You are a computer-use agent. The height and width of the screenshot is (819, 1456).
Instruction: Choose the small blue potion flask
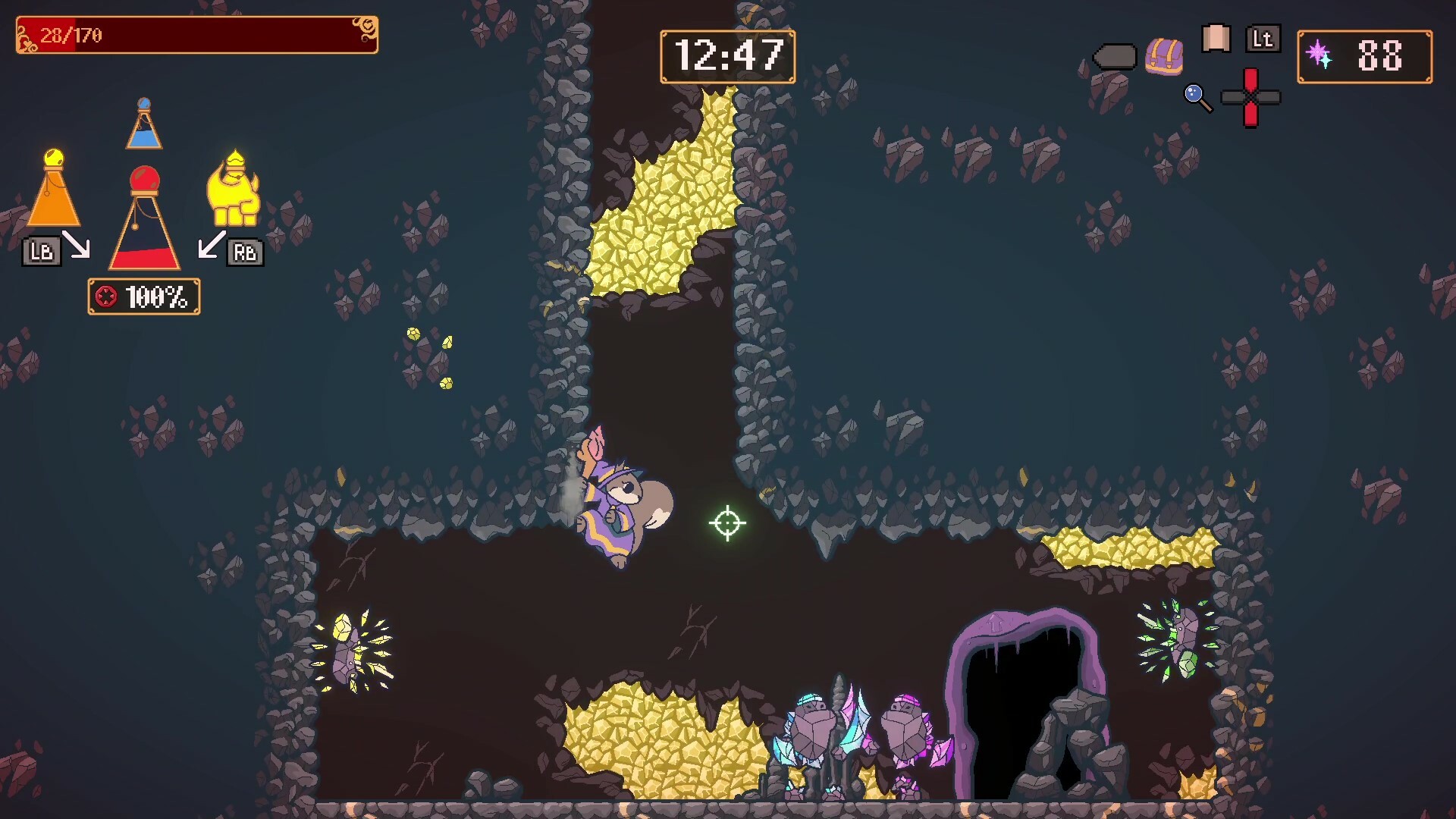coord(143,124)
